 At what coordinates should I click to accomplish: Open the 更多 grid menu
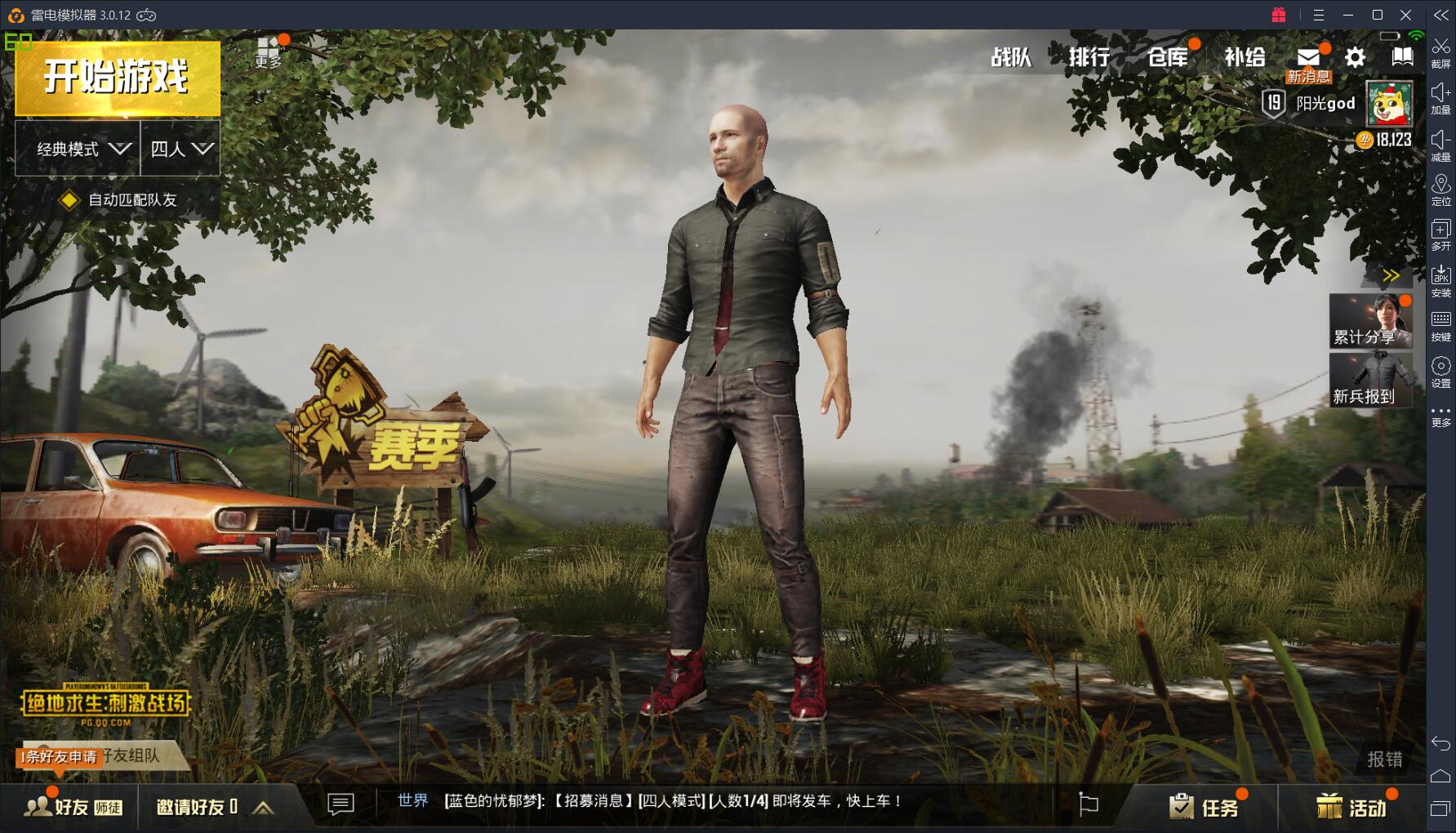coord(268,51)
